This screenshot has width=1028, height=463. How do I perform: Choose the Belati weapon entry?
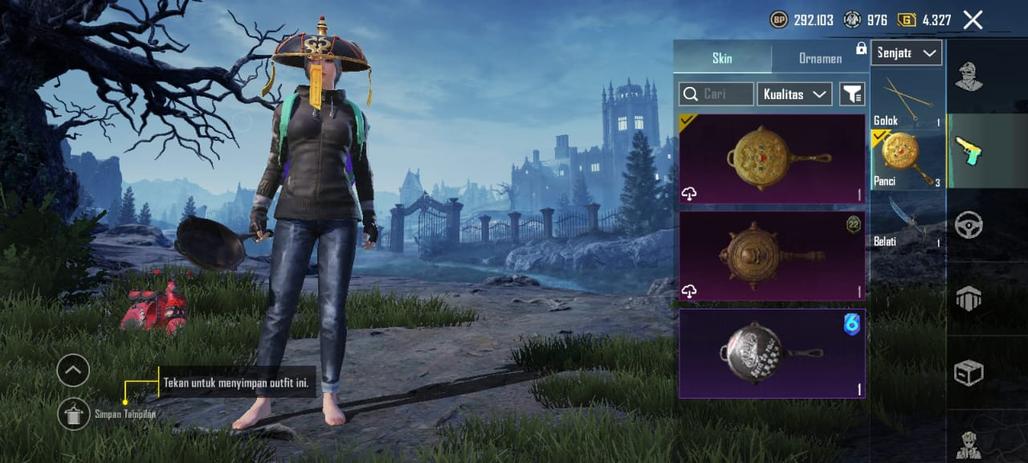point(907,221)
